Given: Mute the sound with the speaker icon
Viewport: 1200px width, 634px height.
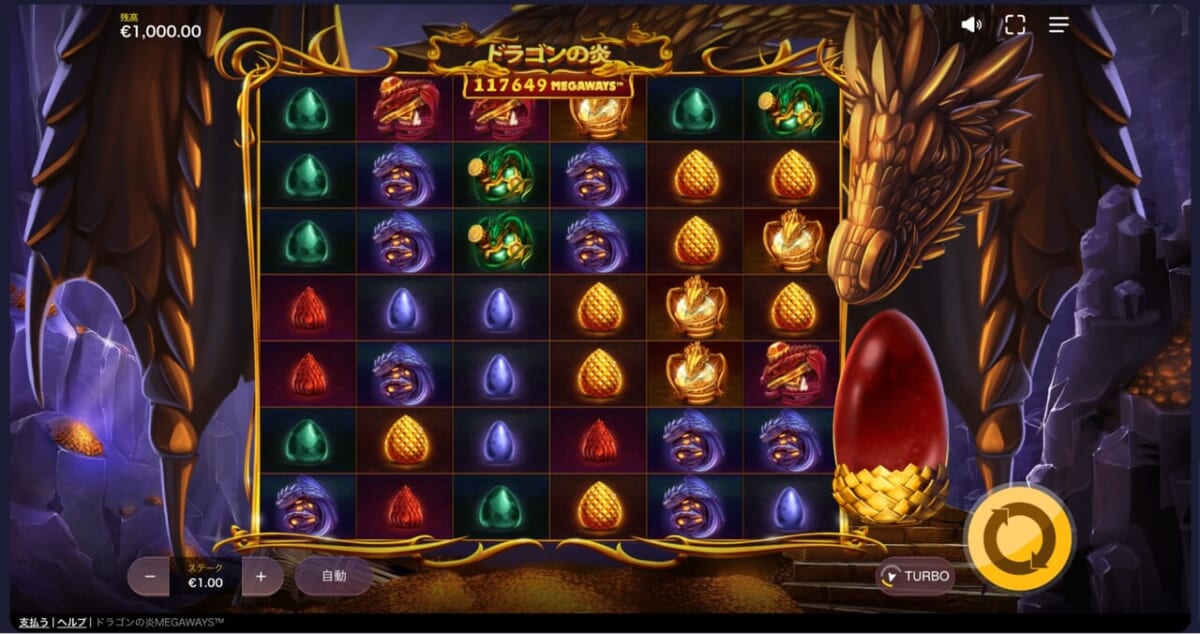Looking at the screenshot, I should pyautogui.click(x=971, y=25).
